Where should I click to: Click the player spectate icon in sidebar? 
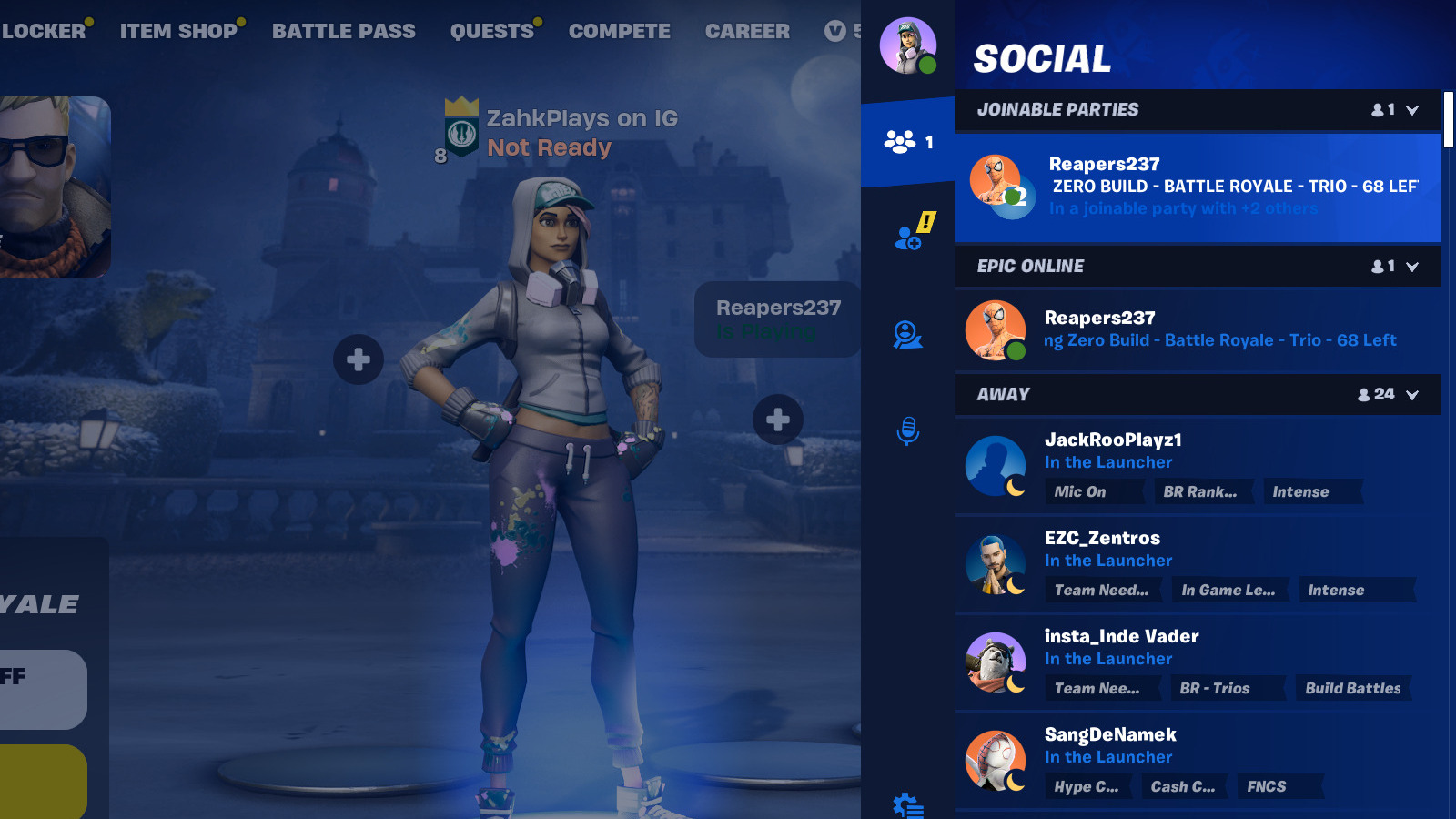(909, 337)
